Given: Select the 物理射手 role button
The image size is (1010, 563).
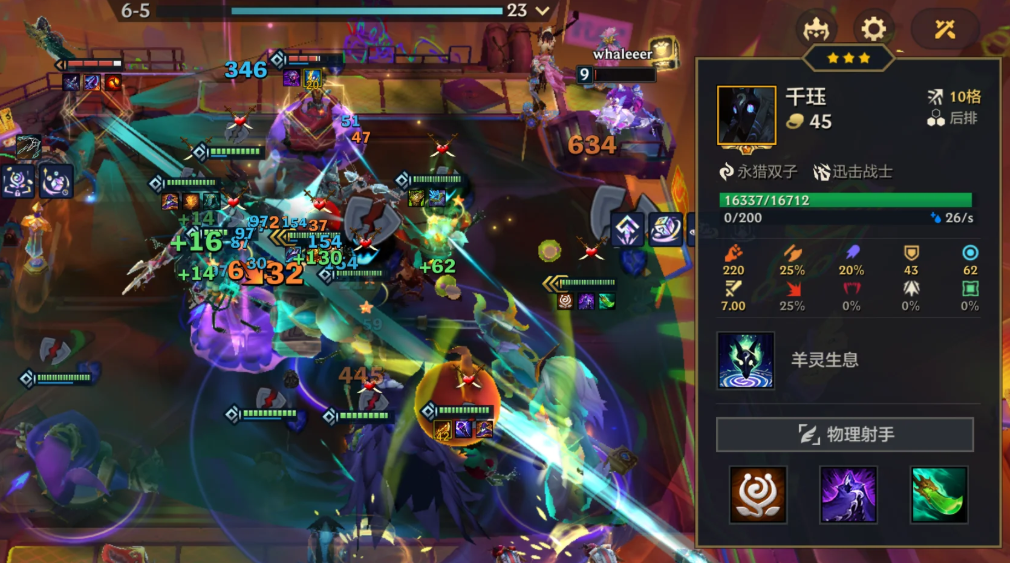Looking at the screenshot, I should 845,435.
